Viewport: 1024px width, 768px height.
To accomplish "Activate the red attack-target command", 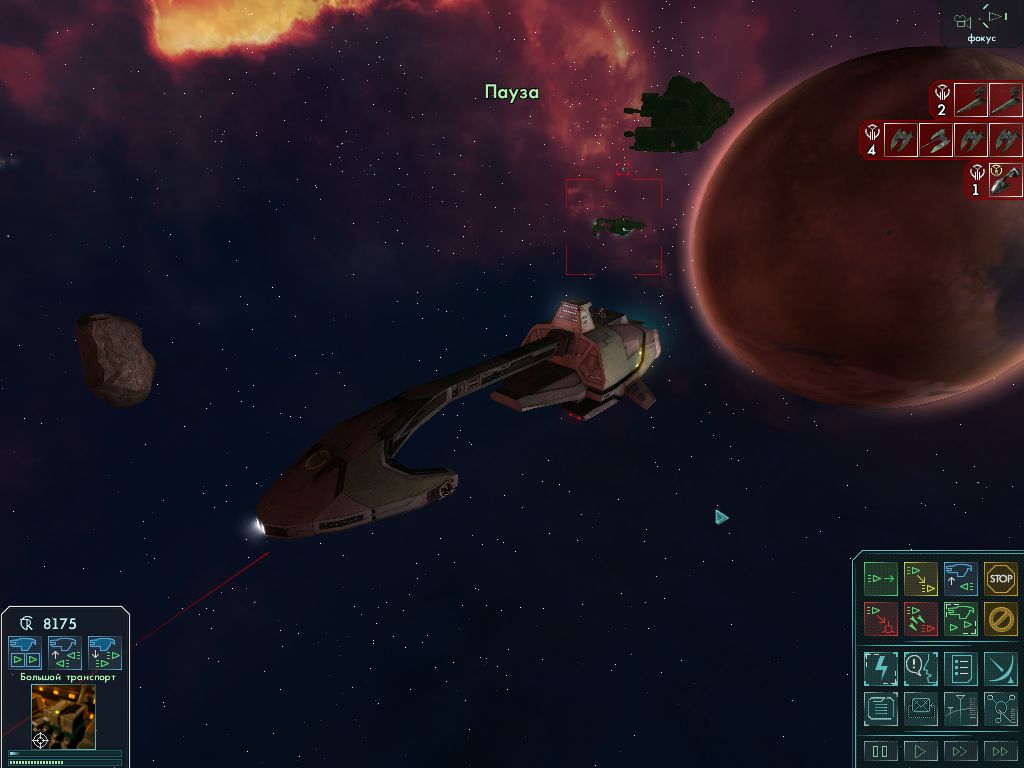I will [881, 619].
